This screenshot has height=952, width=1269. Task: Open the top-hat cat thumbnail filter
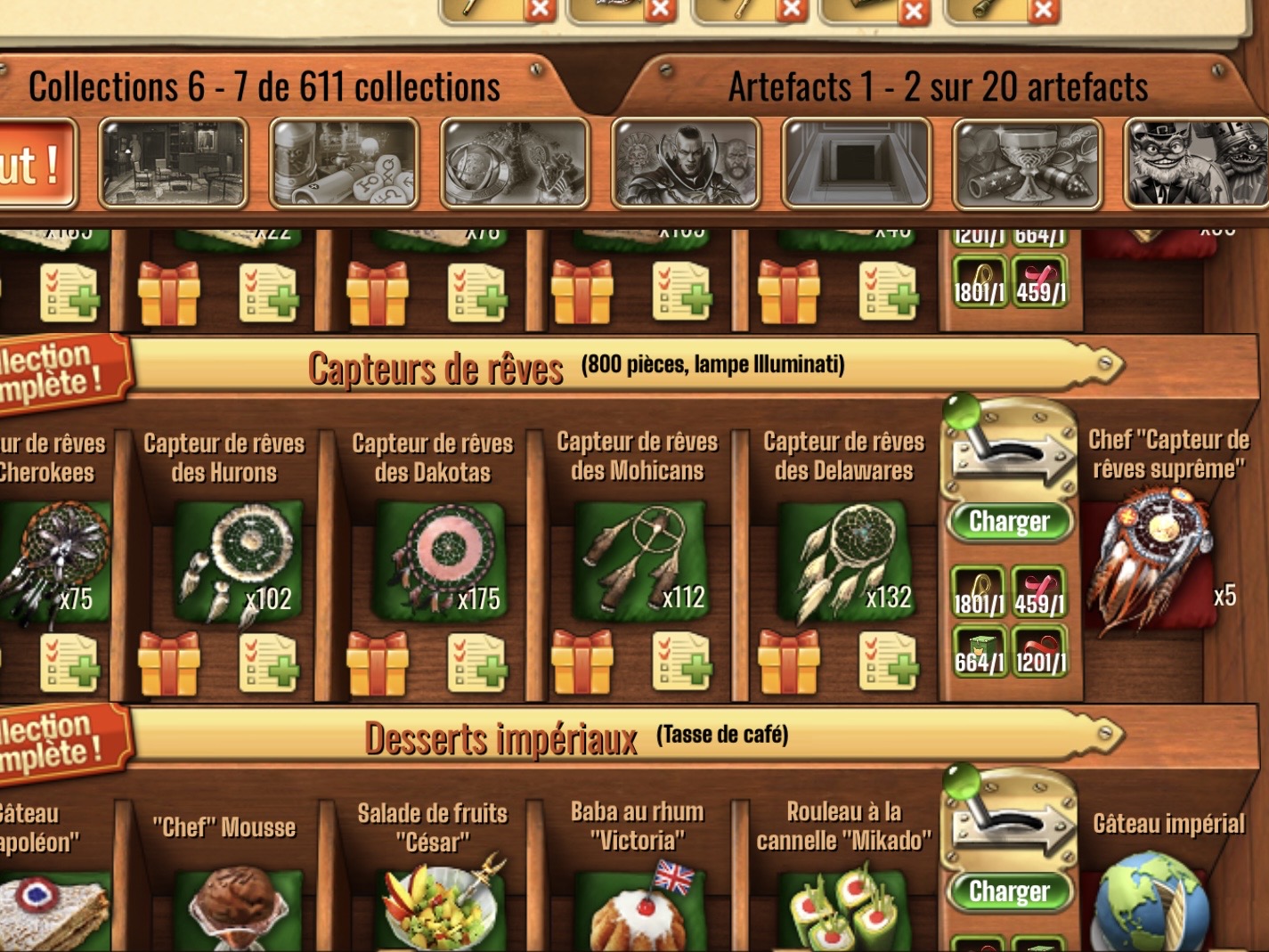point(1196,164)
